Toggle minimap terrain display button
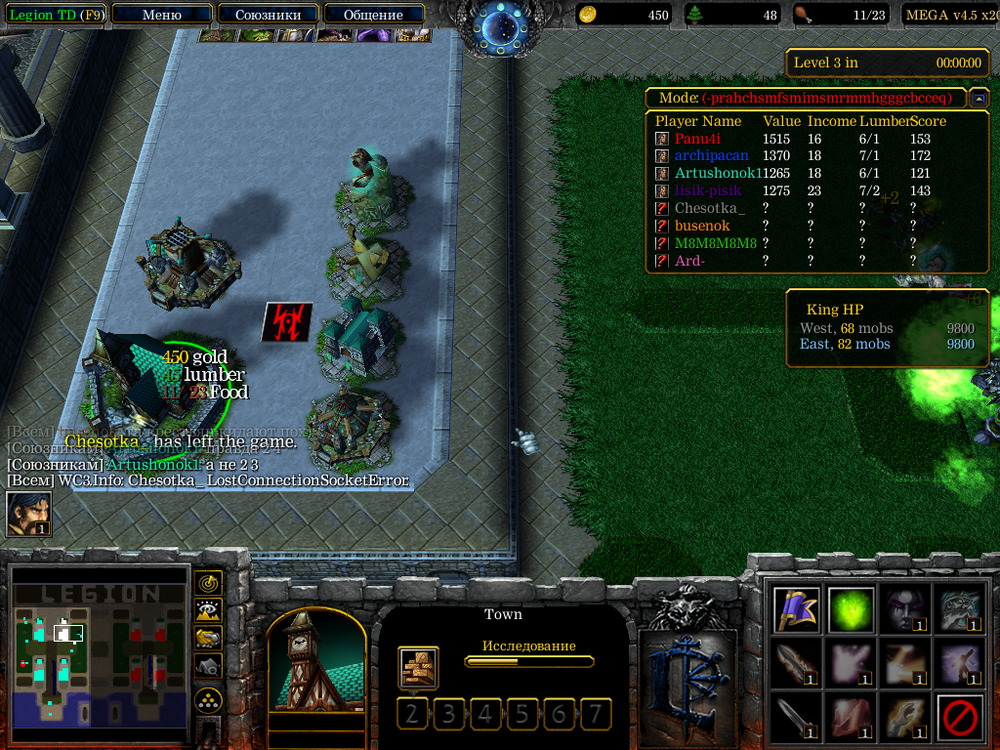 [x=208, y=609]
